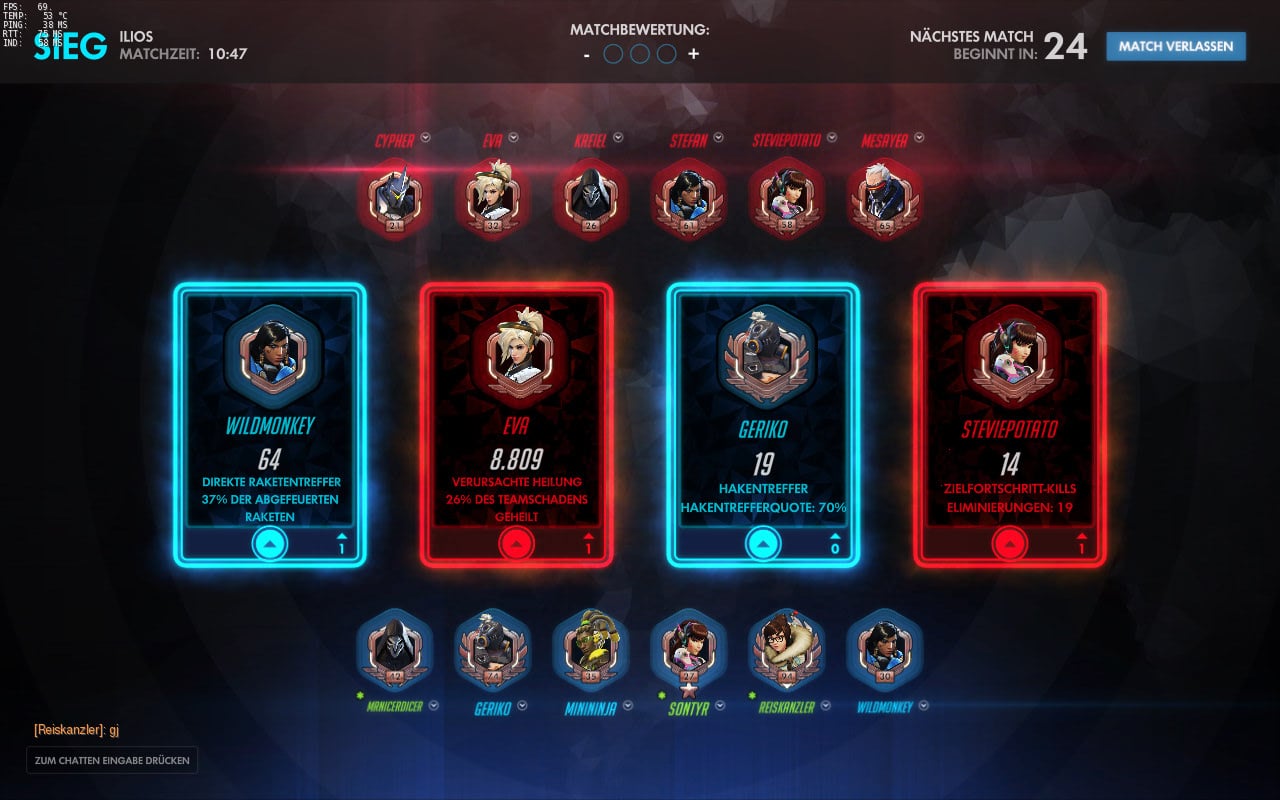
Task: Open the dropdown beside enemy player Kreiel
Action: (618, 138)
